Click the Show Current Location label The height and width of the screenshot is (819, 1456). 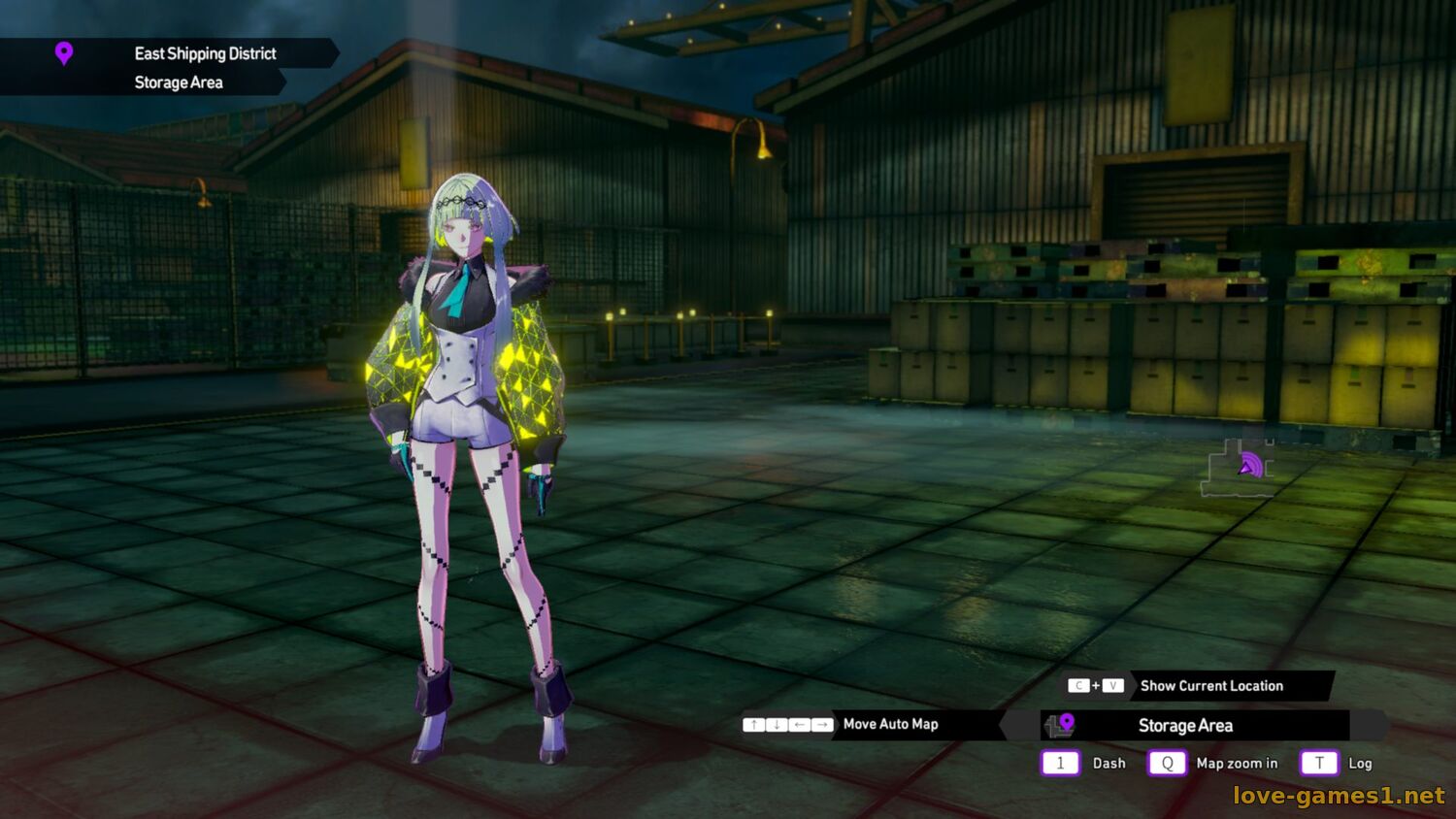pyautogui.click(x=1211, y=686)
